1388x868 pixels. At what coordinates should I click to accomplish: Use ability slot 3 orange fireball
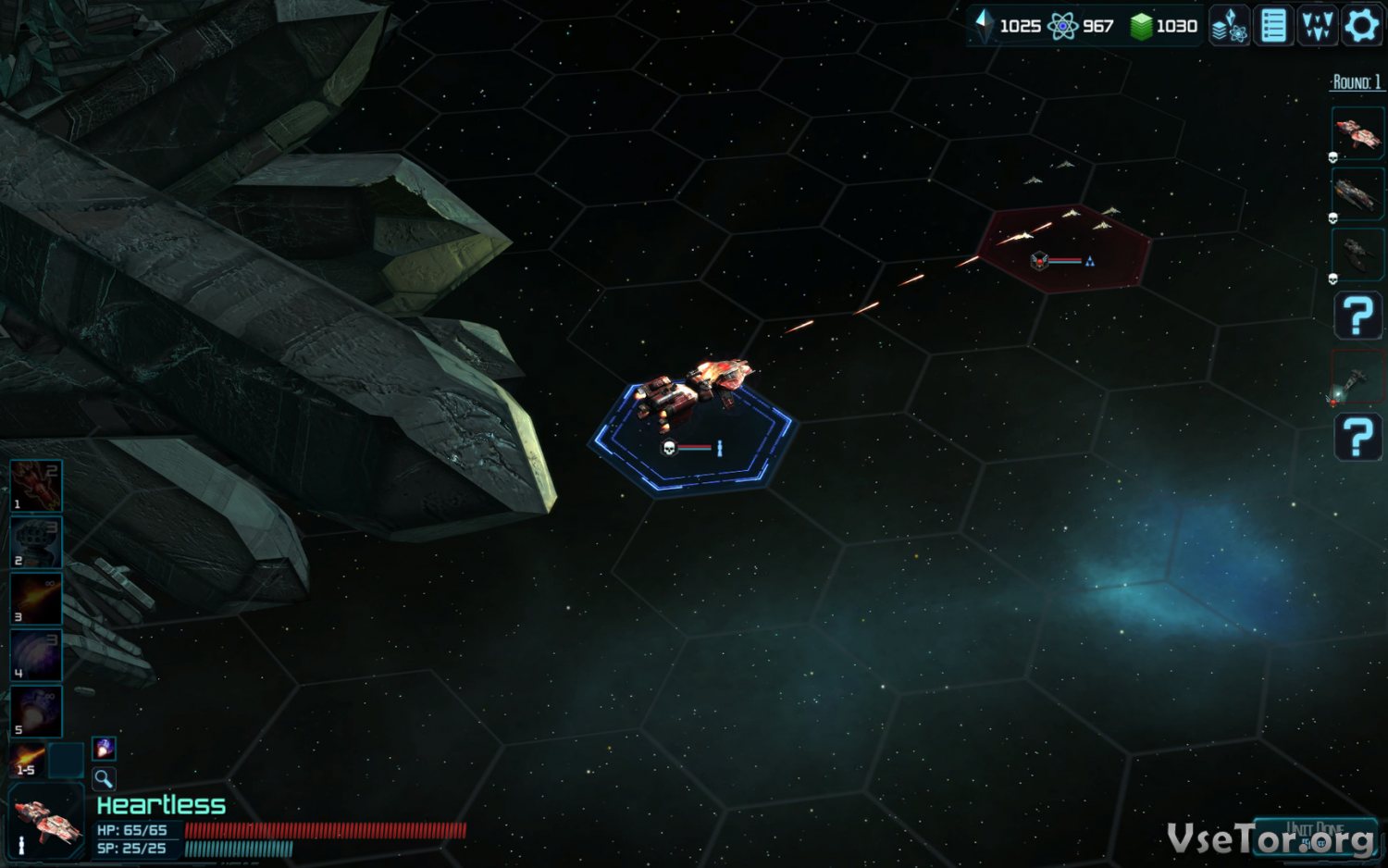tap(36, 599)
